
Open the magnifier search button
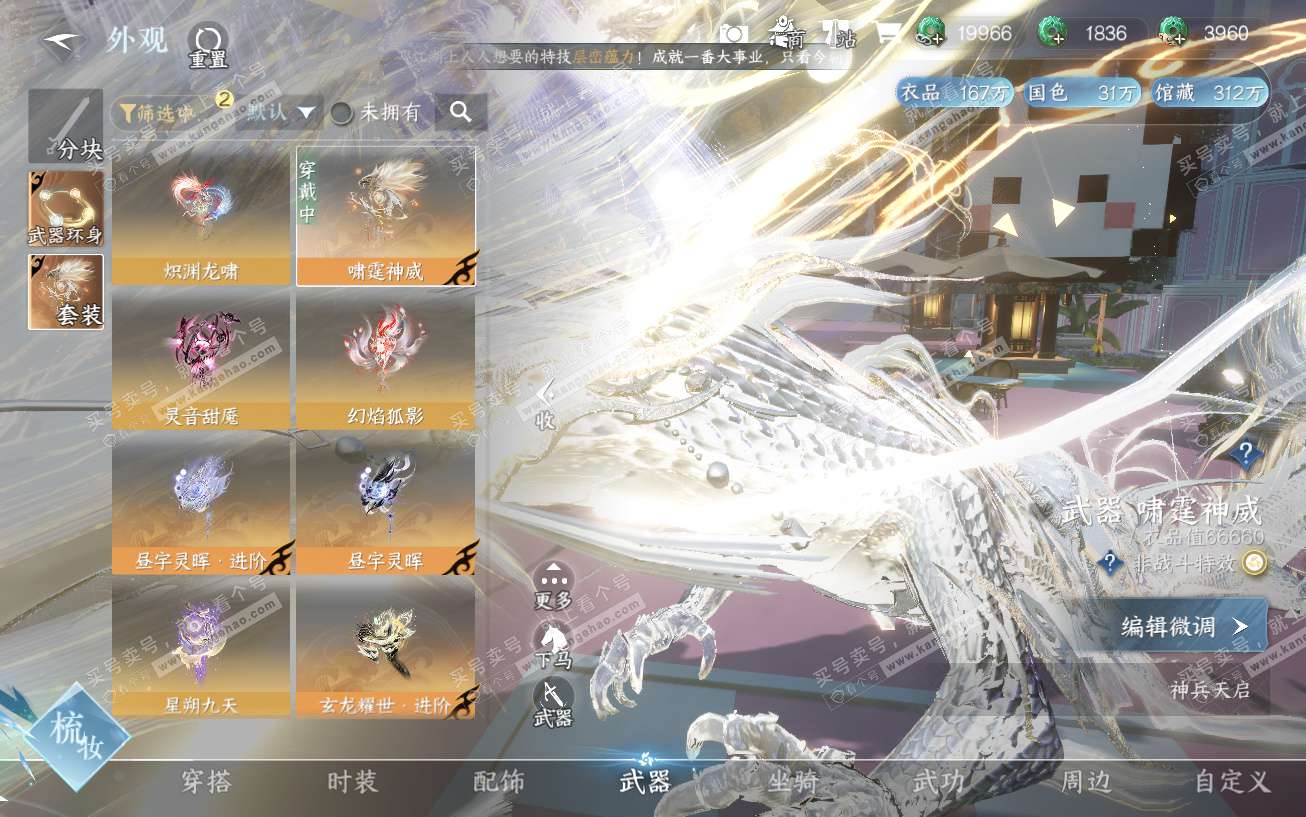[460, 113]
